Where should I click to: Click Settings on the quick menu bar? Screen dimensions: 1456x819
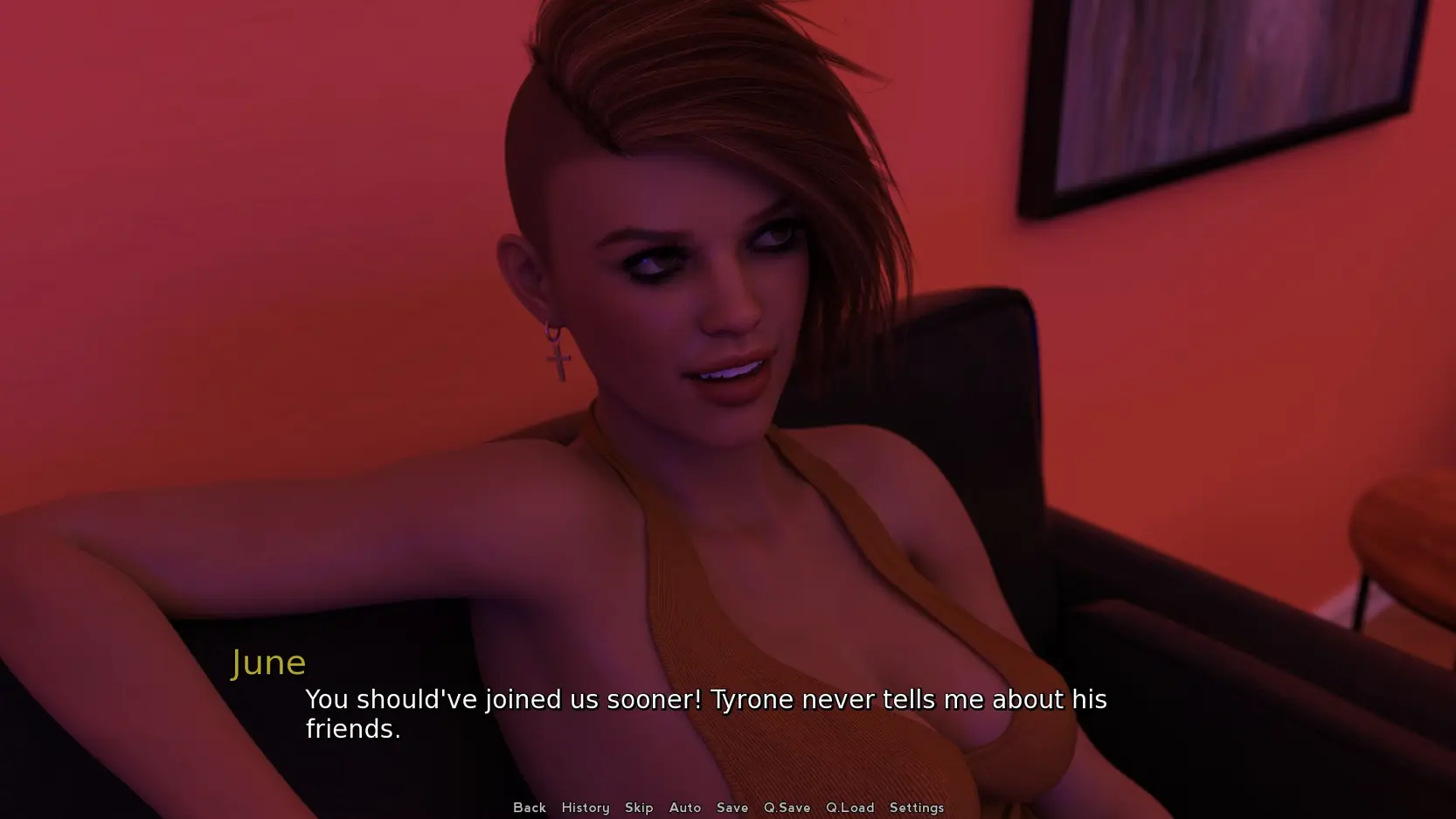pyautogui.click(x=916, y=808)
